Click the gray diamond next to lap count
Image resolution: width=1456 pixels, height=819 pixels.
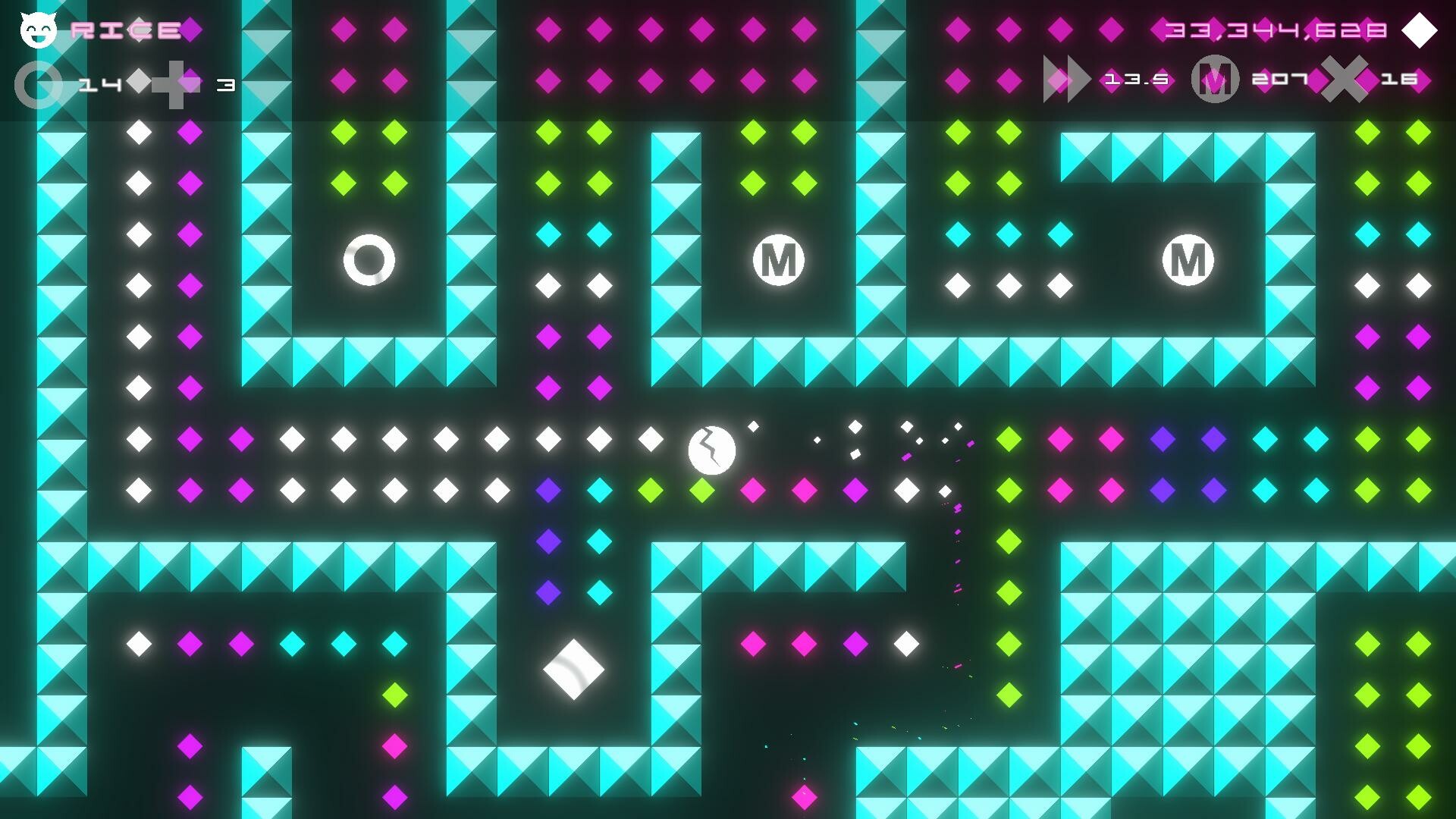139,82
